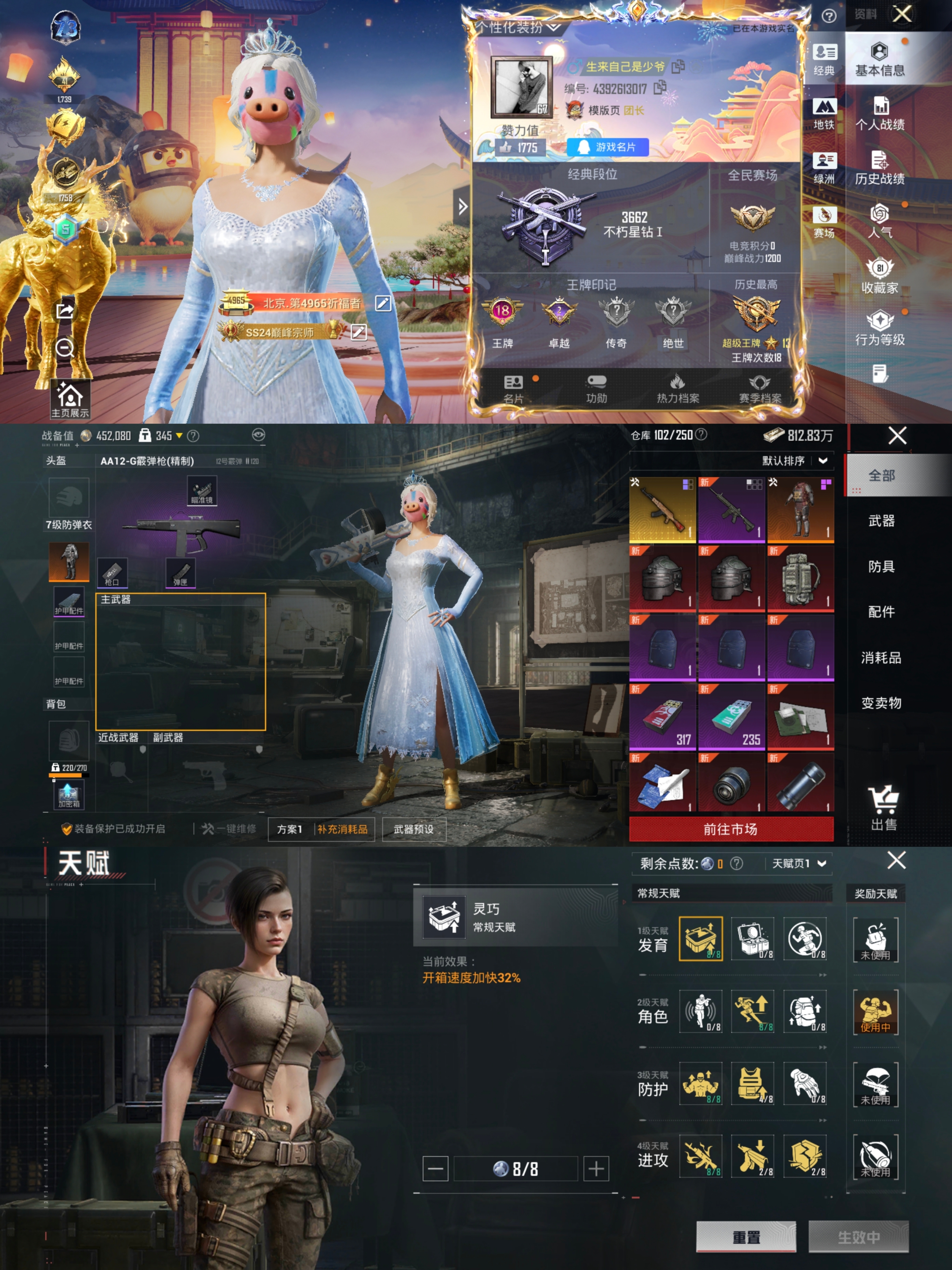Select the 地铁 mode tab
The width and height of the screenshot is (952, 1270).
tap(824, 114)
